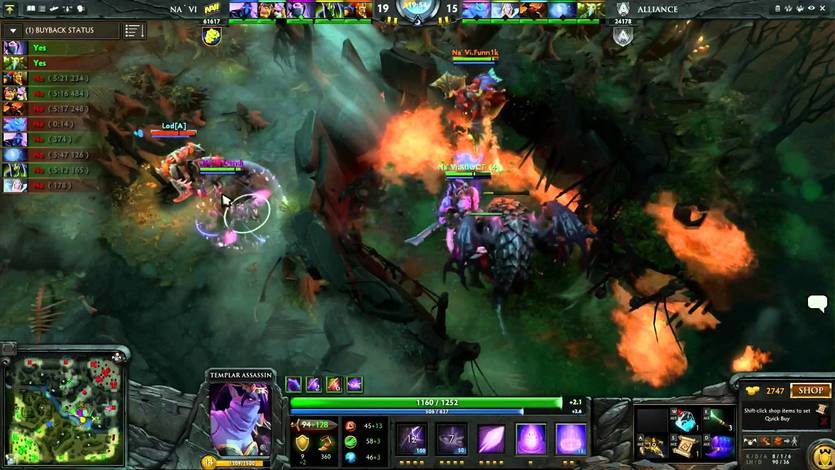Select the Templar Assassin portrait
This screenshot has width=835, height=470.
click(239, 419)
